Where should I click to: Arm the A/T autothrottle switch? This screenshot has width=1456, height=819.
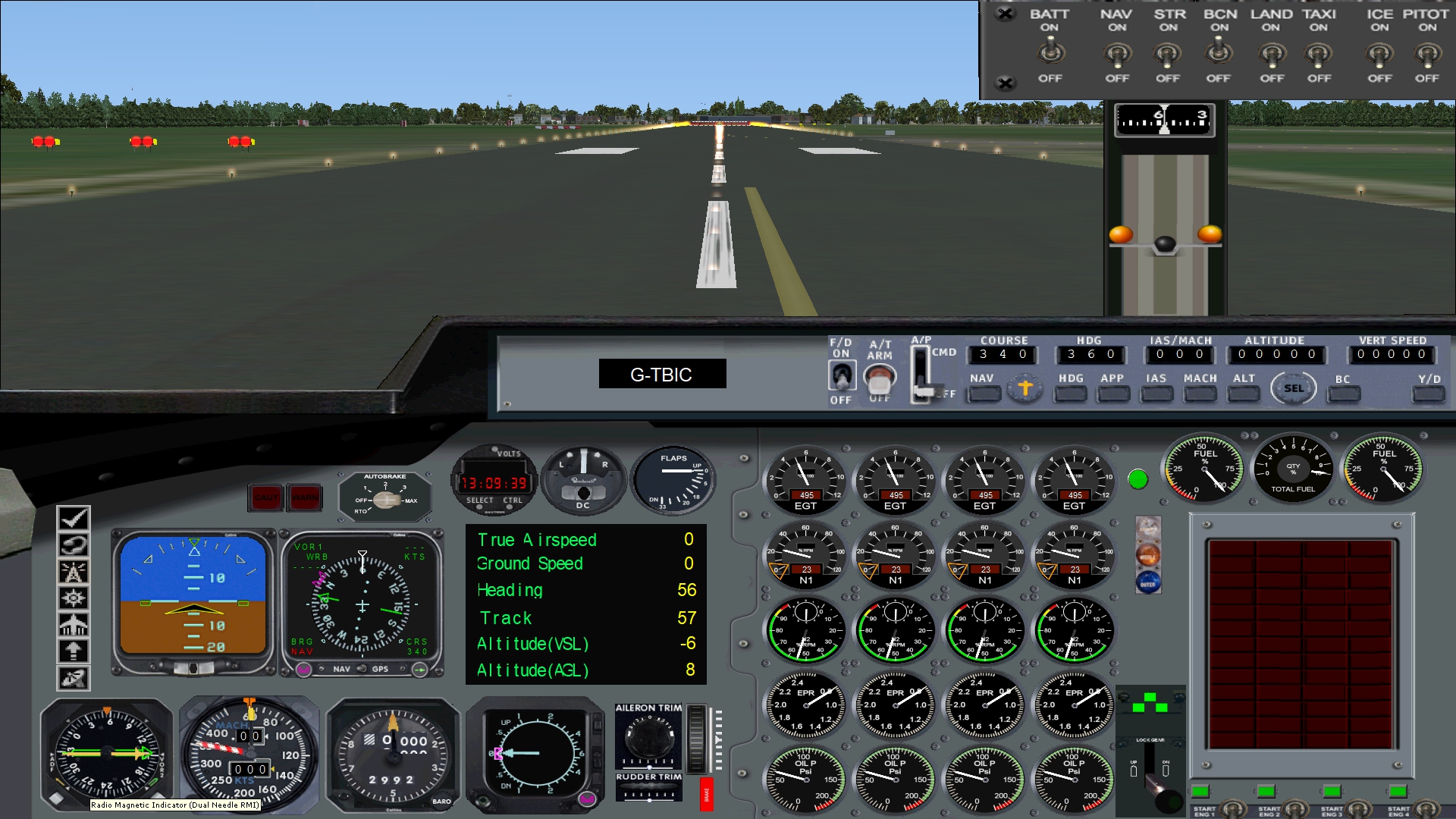coord(880,377)
